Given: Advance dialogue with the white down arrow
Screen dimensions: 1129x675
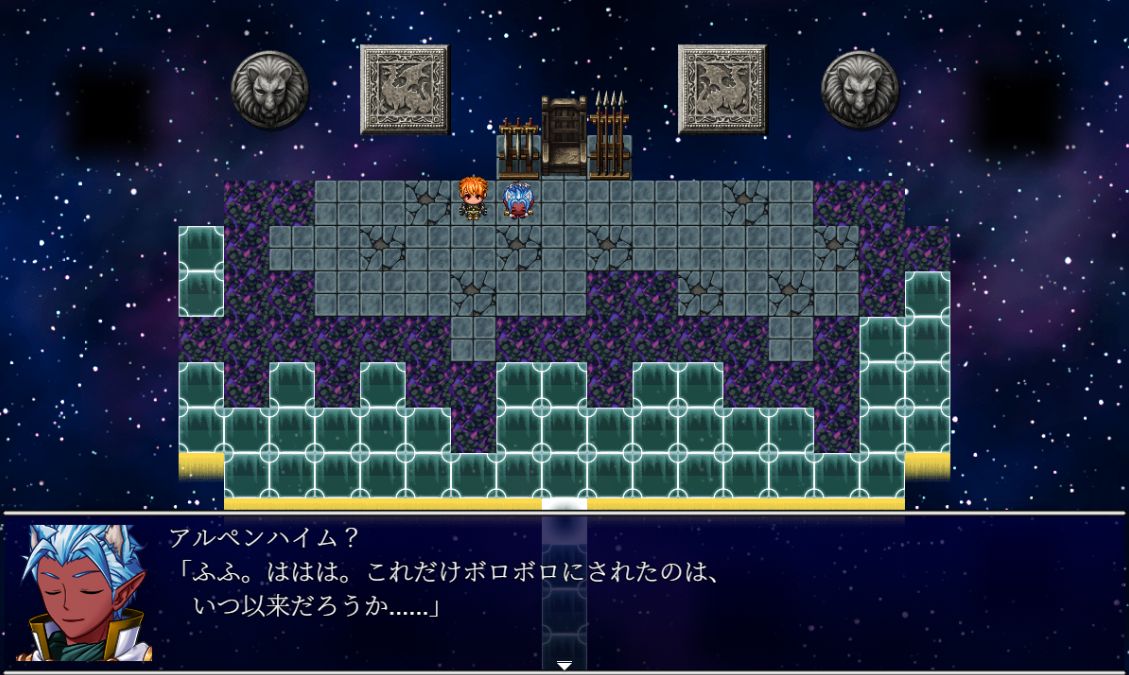Looking at the screenshot, I should point(564,665).
